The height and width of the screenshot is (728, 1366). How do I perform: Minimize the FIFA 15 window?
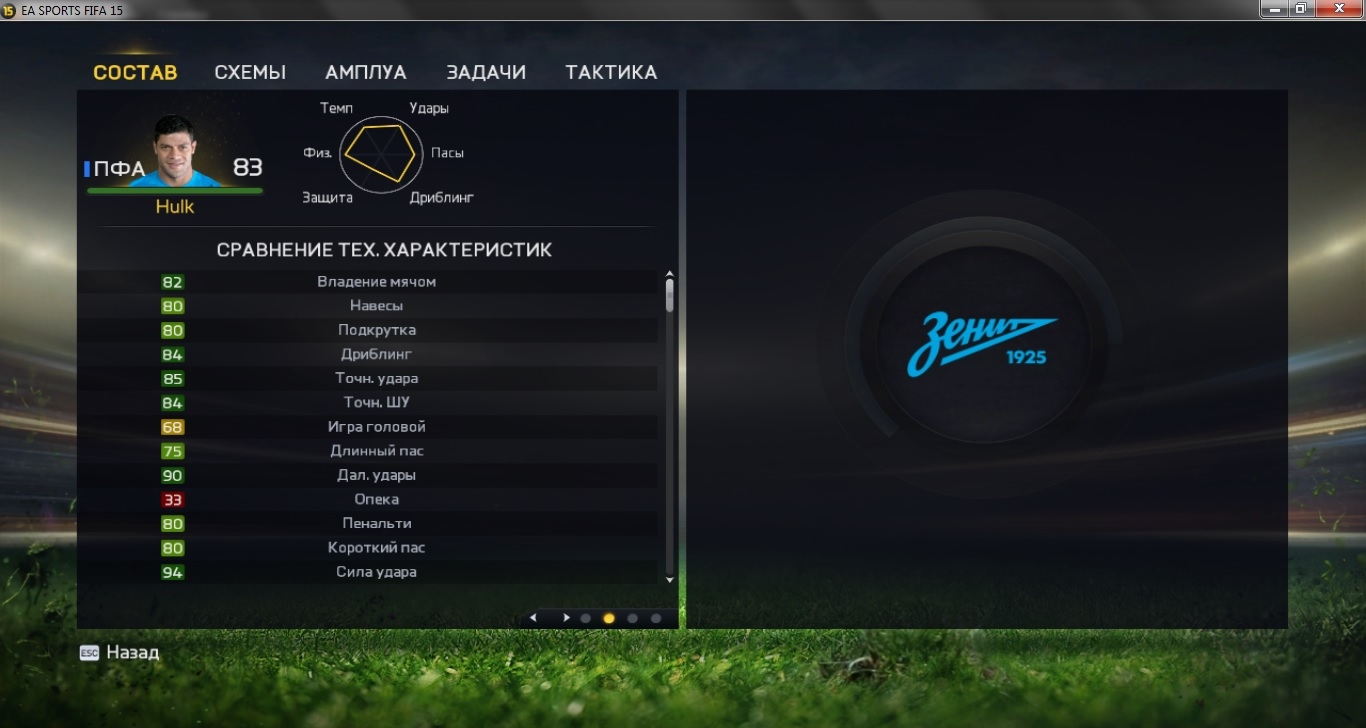point(1273,9)
